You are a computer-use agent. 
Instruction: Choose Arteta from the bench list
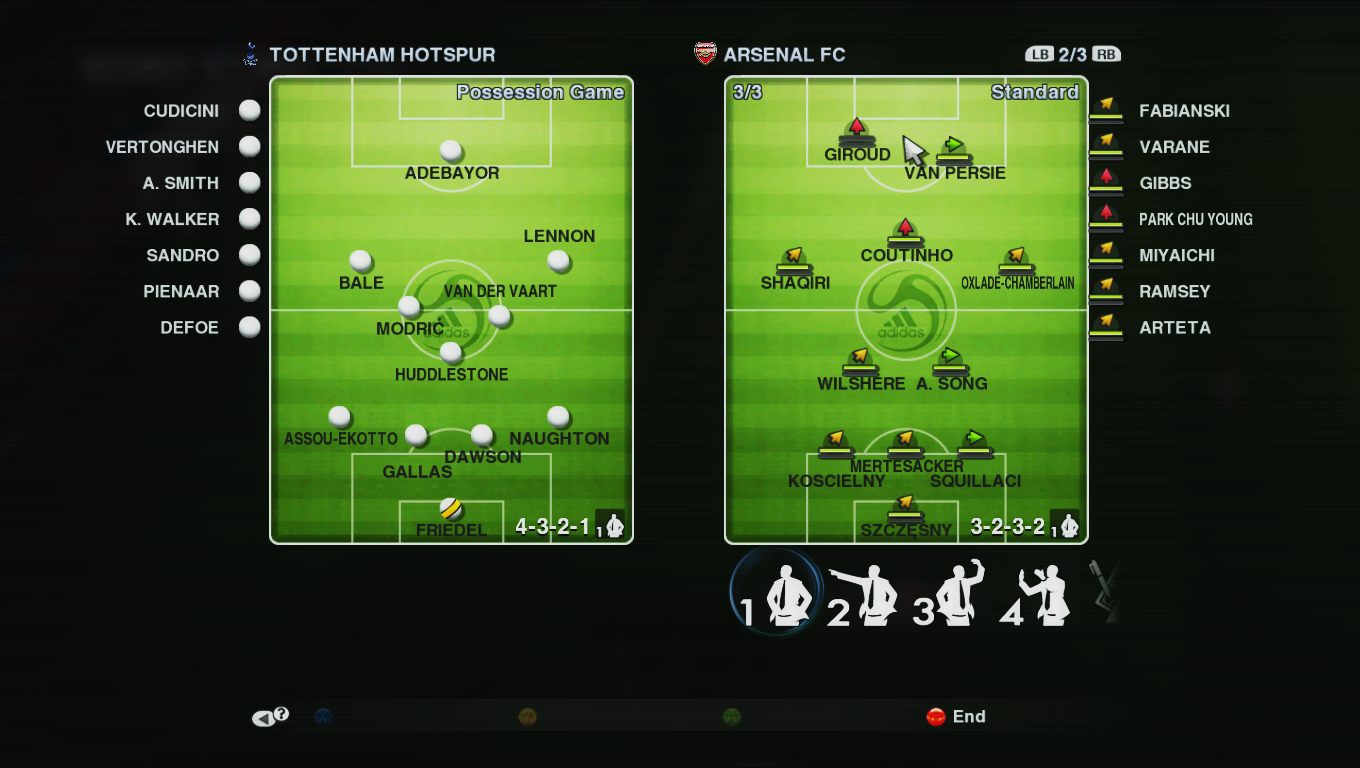click(1174, 327)
